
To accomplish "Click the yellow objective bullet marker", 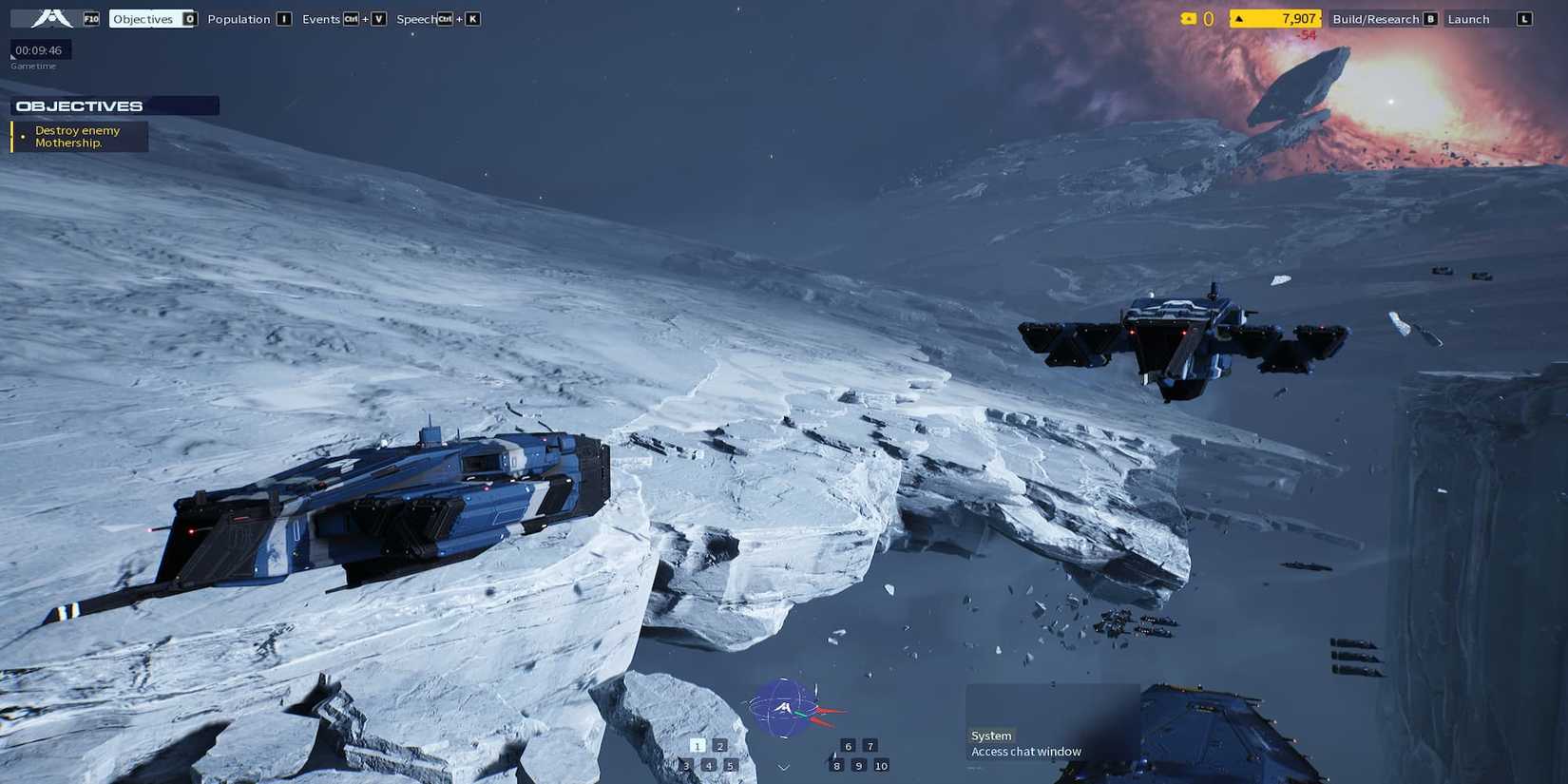I will [23, 136].
